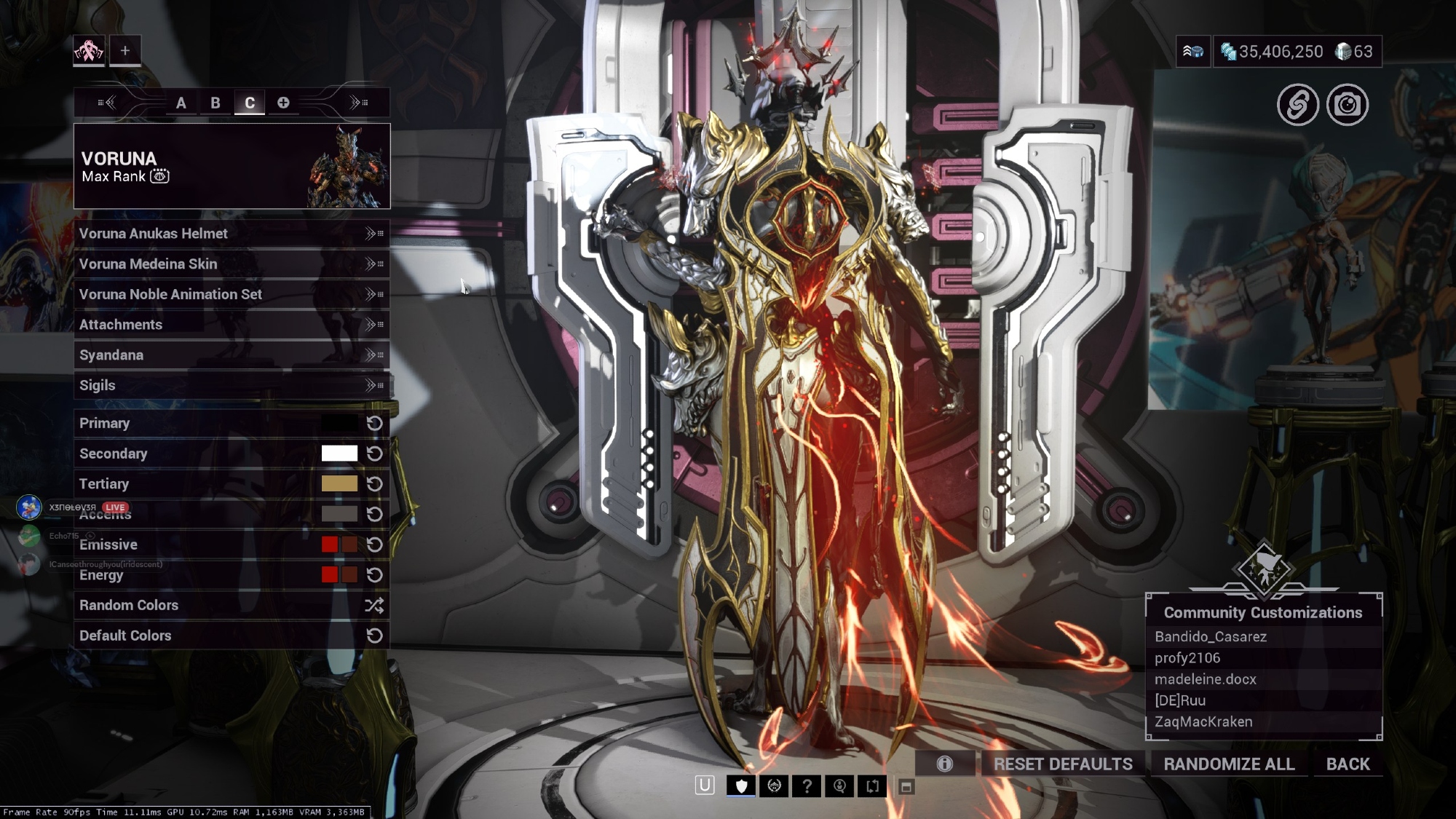Select the Emissive red color swatch
The height and width of the screenshot is (819, 1456).
click(x=330, y=545)
